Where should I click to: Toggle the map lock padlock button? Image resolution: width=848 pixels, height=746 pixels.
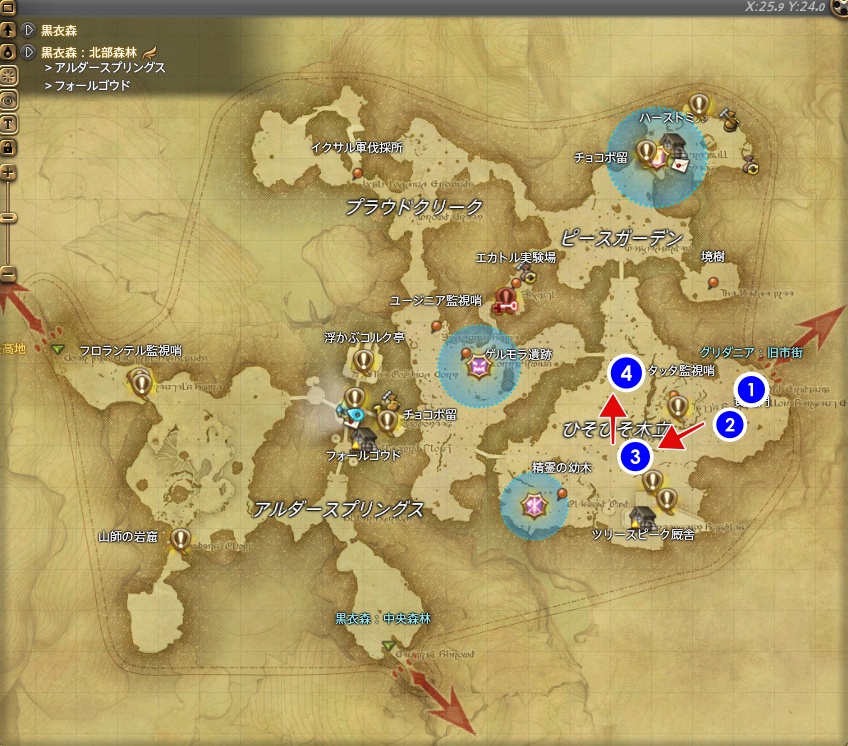click(x=8, y=147)
